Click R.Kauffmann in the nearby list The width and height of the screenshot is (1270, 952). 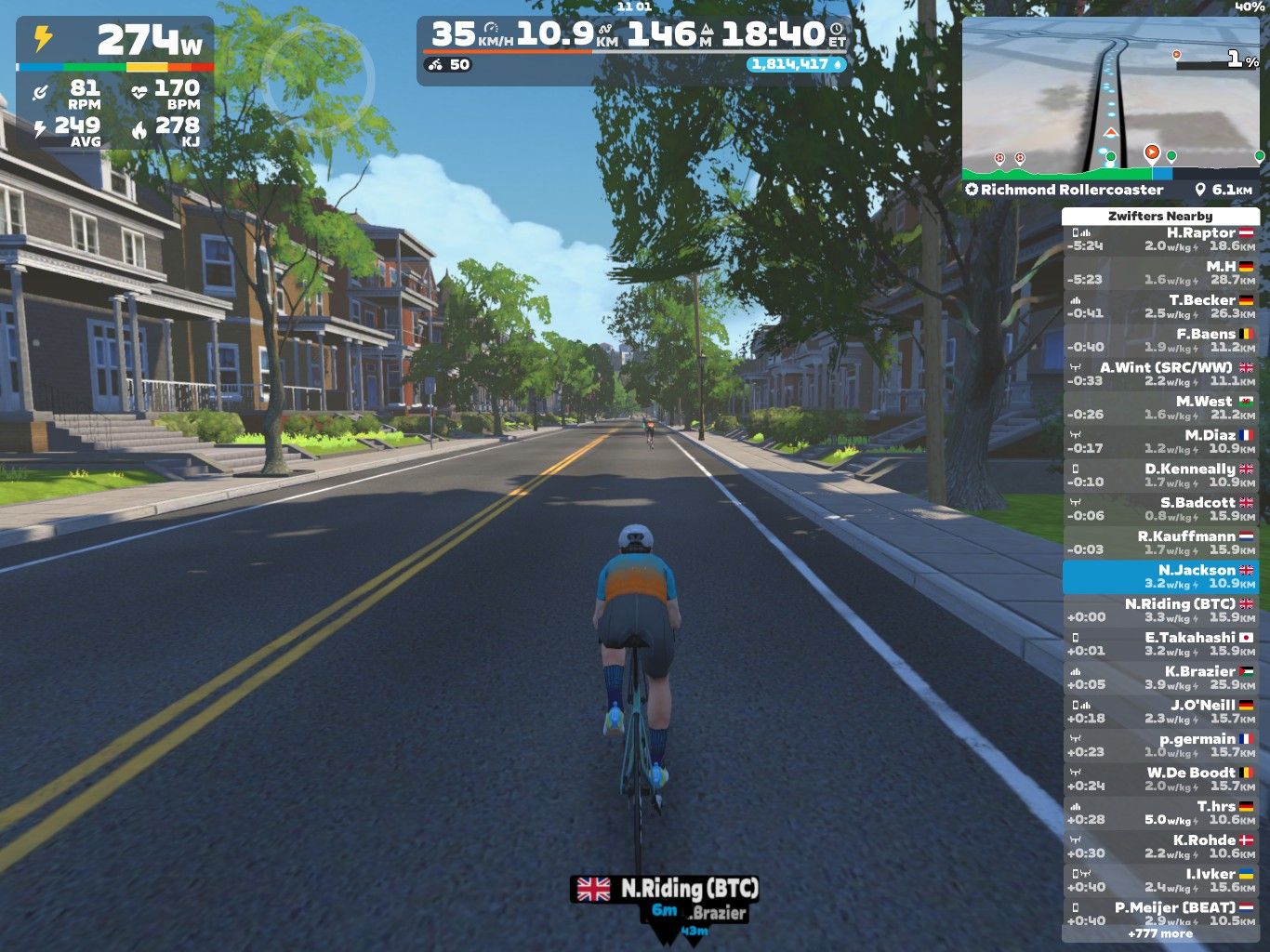(1160, 543)
